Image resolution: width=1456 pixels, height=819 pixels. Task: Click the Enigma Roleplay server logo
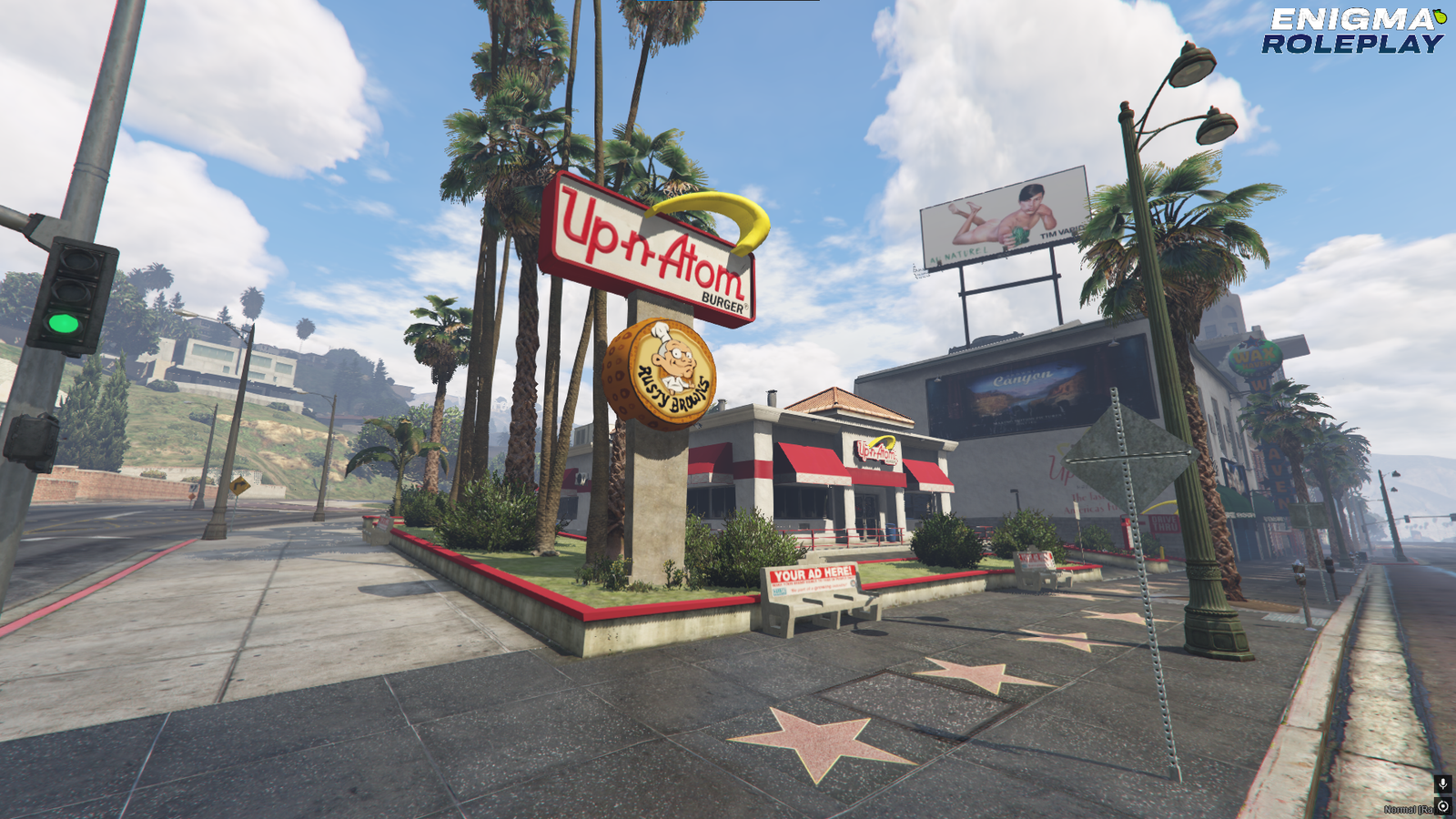coord(1353,31)
